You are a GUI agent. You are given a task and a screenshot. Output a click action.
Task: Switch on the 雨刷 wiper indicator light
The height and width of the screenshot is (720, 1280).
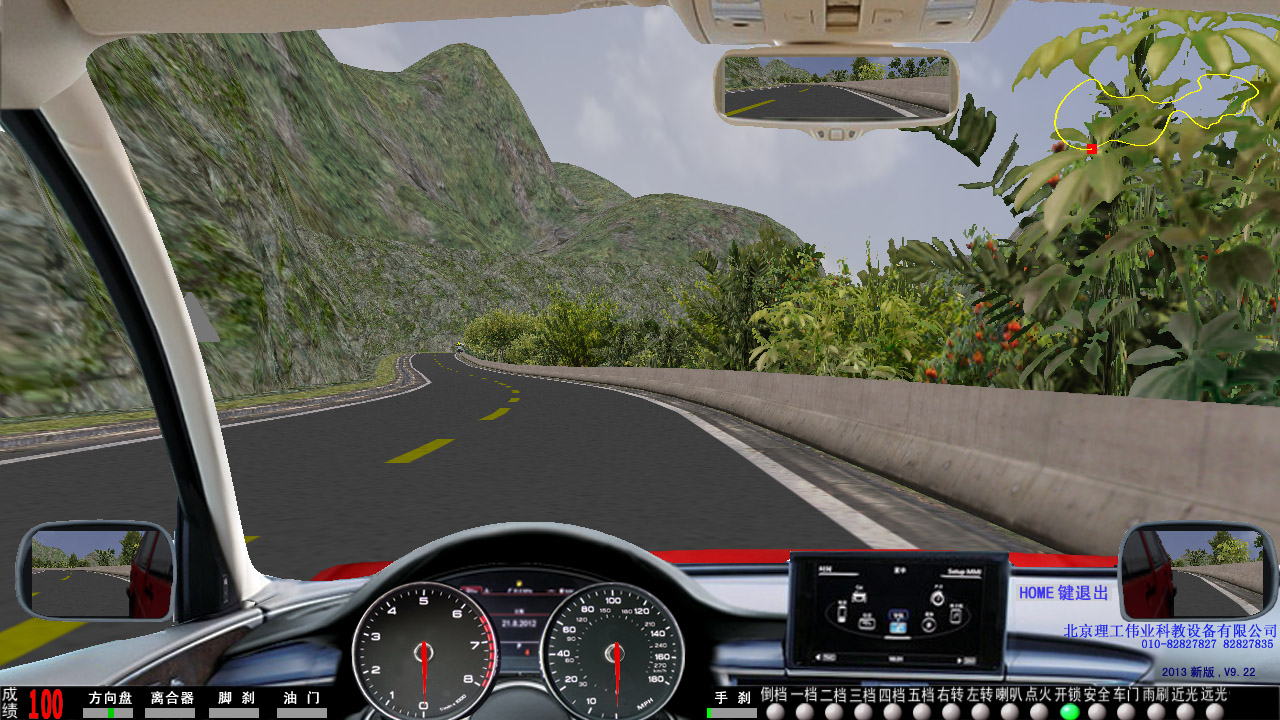[x=1157, y=712]
